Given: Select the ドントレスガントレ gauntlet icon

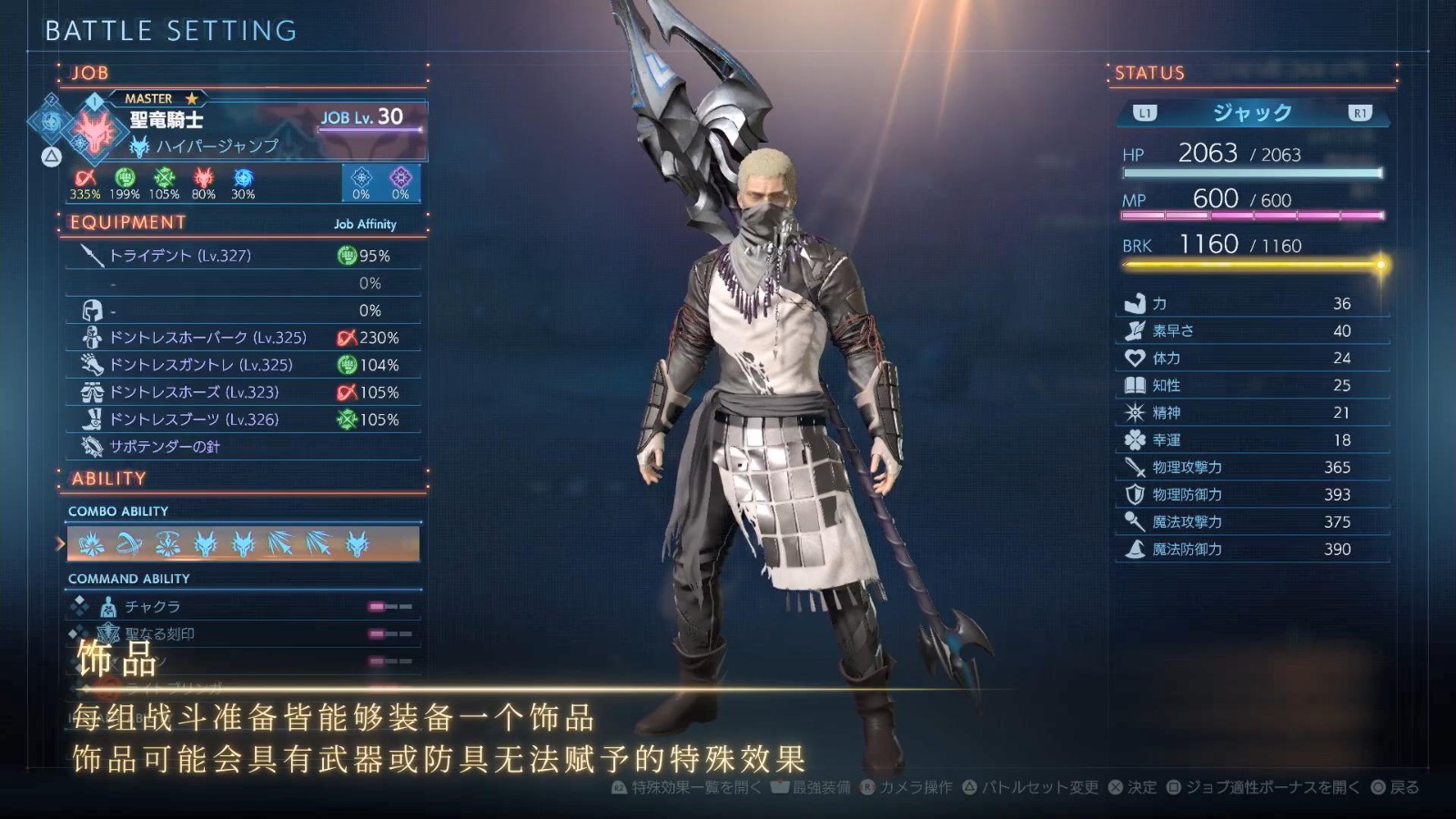Looking at the screenshot, I should pyautogui.click(x=90, y=364).
